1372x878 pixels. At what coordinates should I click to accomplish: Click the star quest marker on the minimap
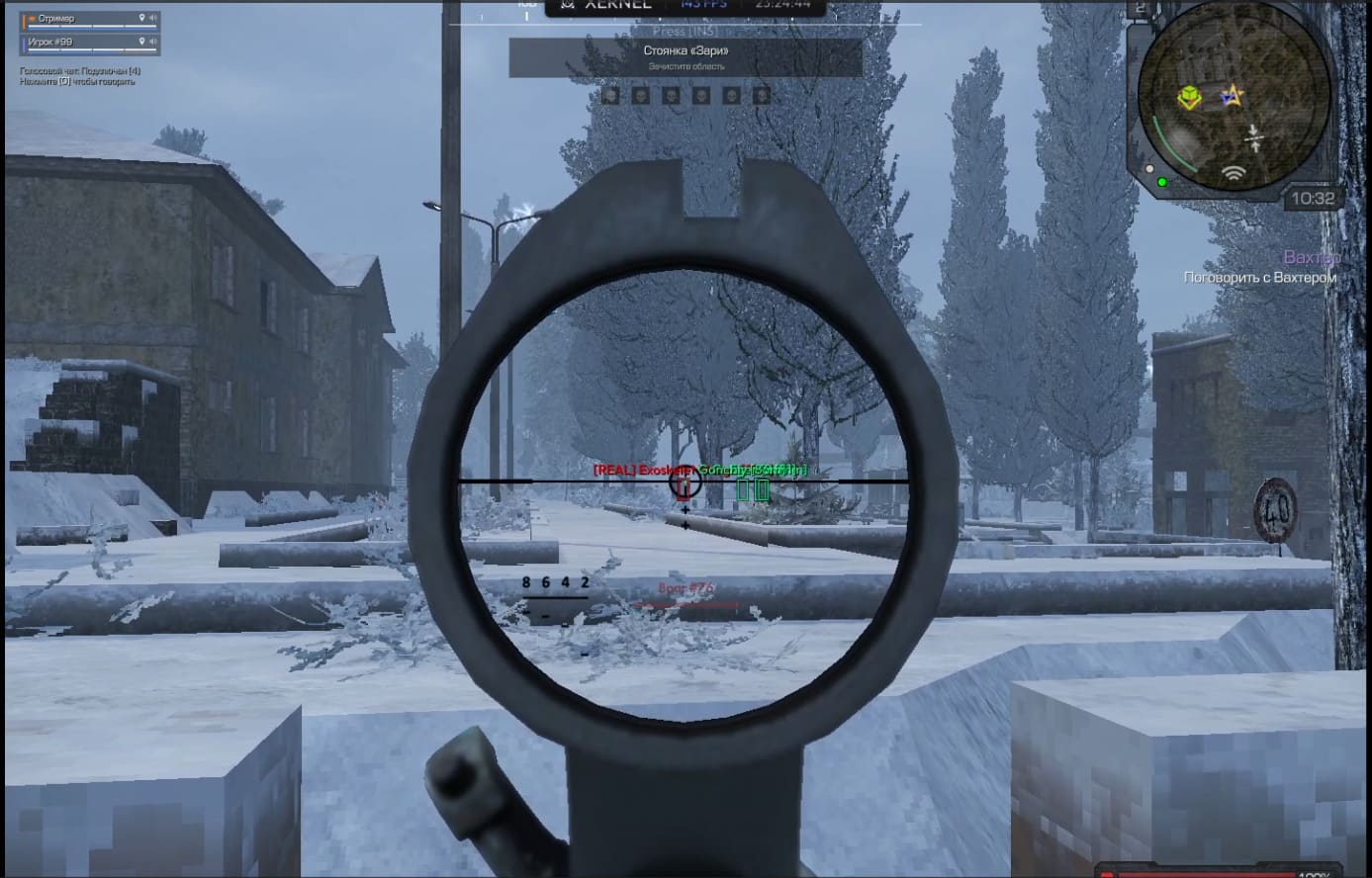[x=1233, y=95]
